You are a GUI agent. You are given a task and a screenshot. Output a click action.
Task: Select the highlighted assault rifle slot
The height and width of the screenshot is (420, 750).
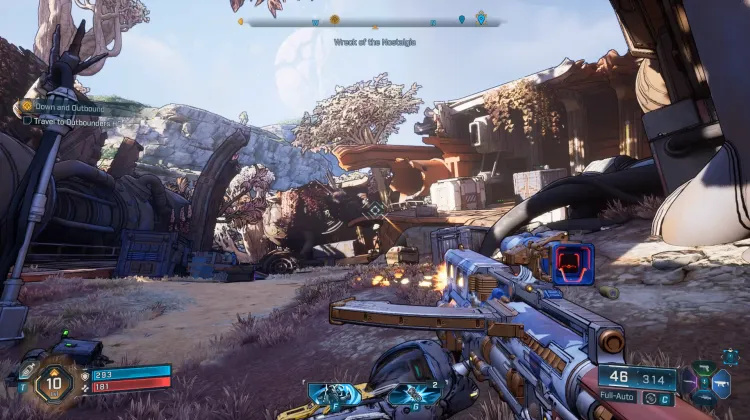720,383
